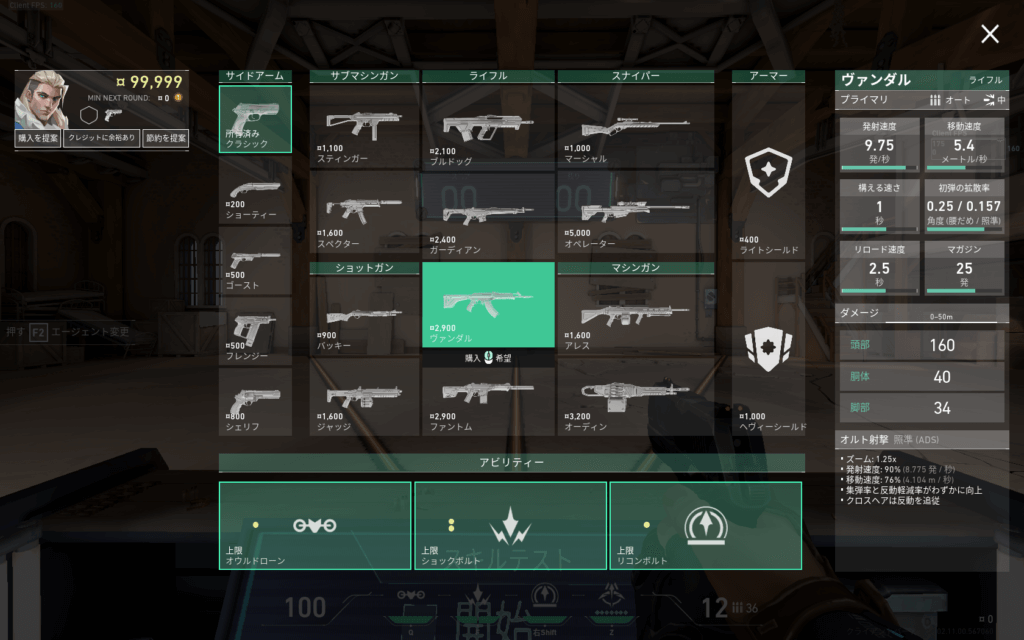Purchase the Stinger (スティンガー) SMG
1024x640 pixels.
[364, 126]
